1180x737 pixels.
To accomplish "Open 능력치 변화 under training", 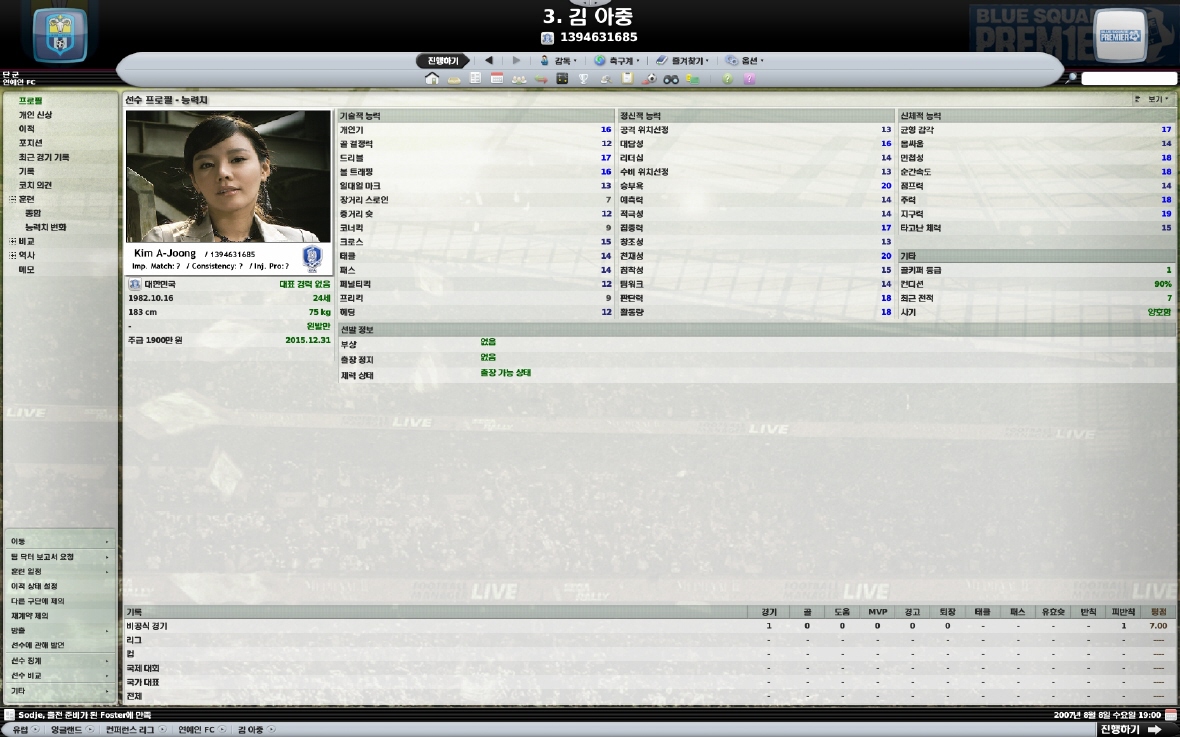I will point(46,227).
